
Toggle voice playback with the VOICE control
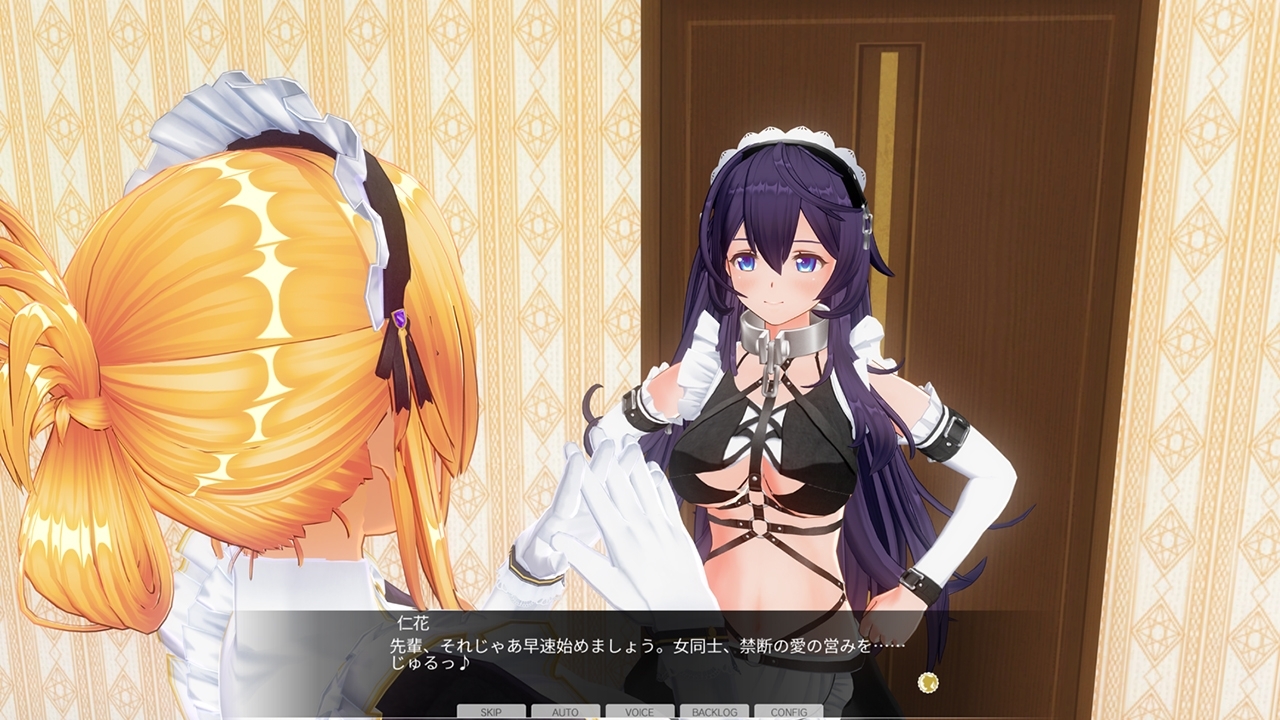(638, 713)
